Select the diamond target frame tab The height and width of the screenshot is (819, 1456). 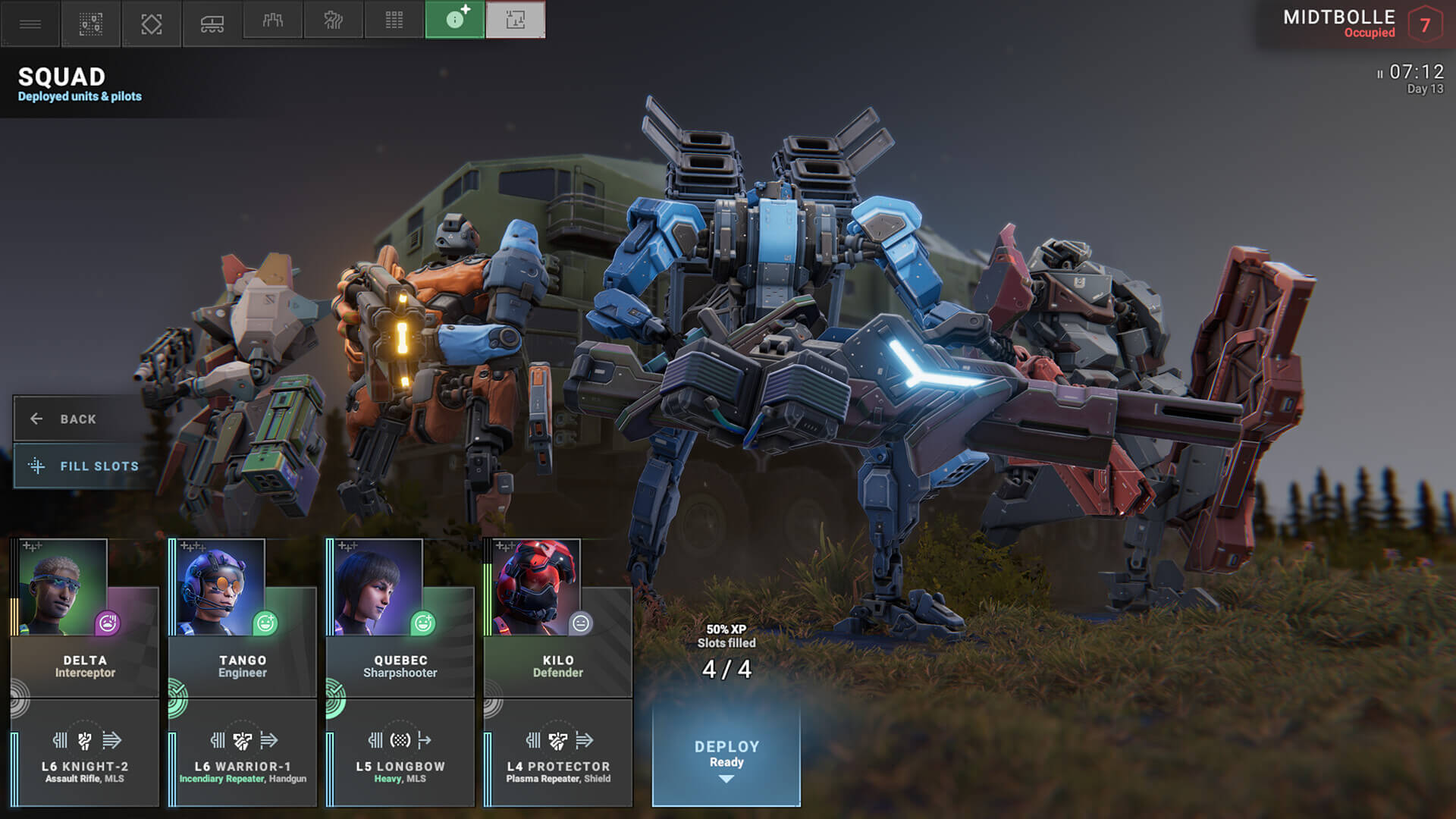(152, 24)
